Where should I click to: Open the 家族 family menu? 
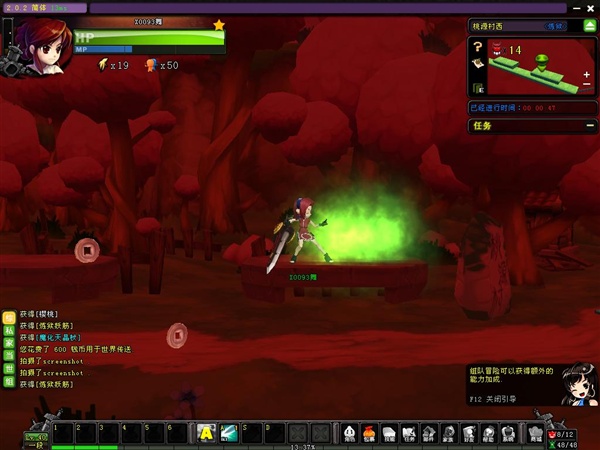449,432
